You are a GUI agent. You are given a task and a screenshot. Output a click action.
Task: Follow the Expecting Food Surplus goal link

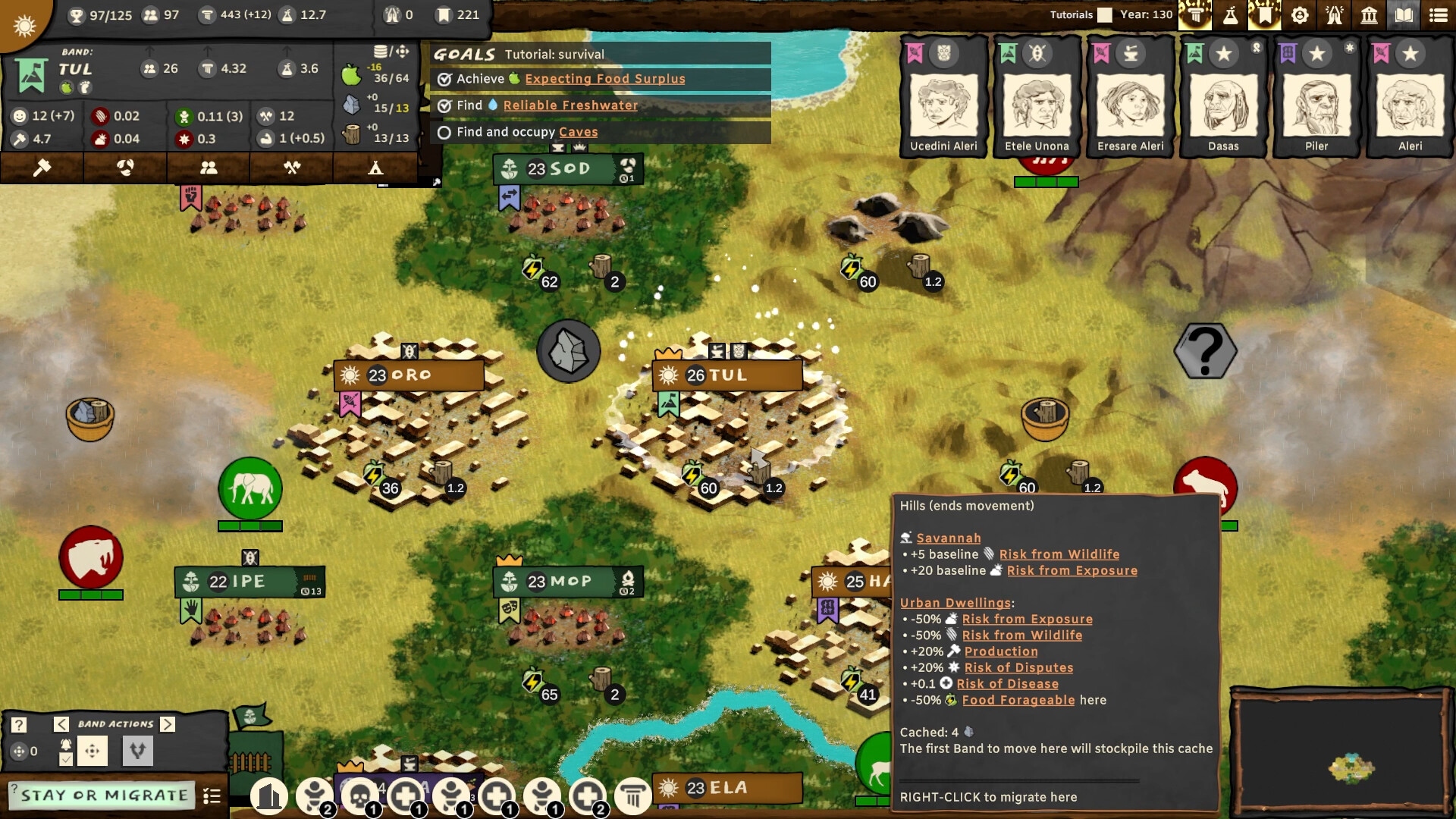click(x=604, y=79)
